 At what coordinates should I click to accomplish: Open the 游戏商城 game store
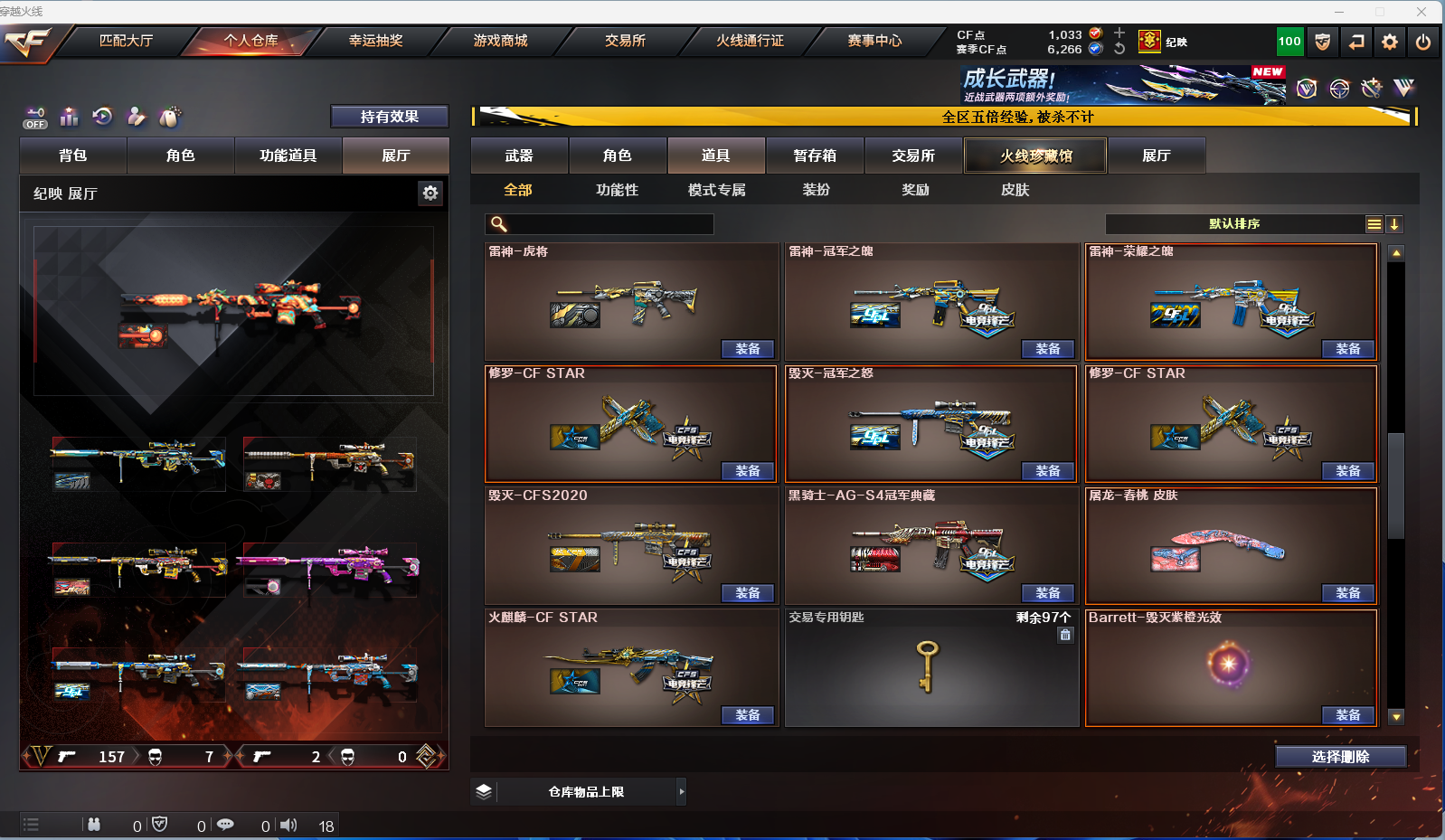(x=500, y=41)
